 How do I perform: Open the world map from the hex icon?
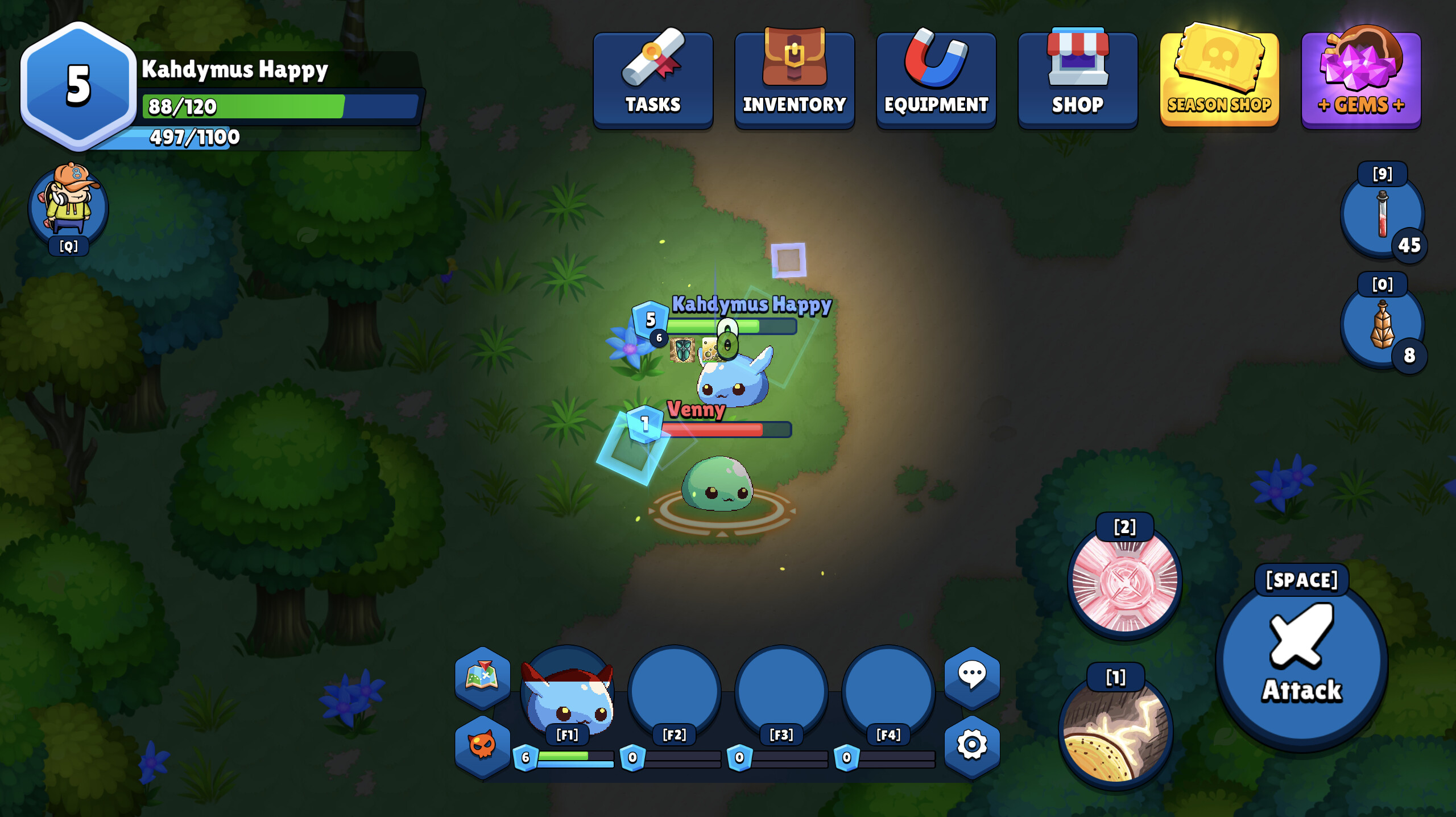(482, 678)
